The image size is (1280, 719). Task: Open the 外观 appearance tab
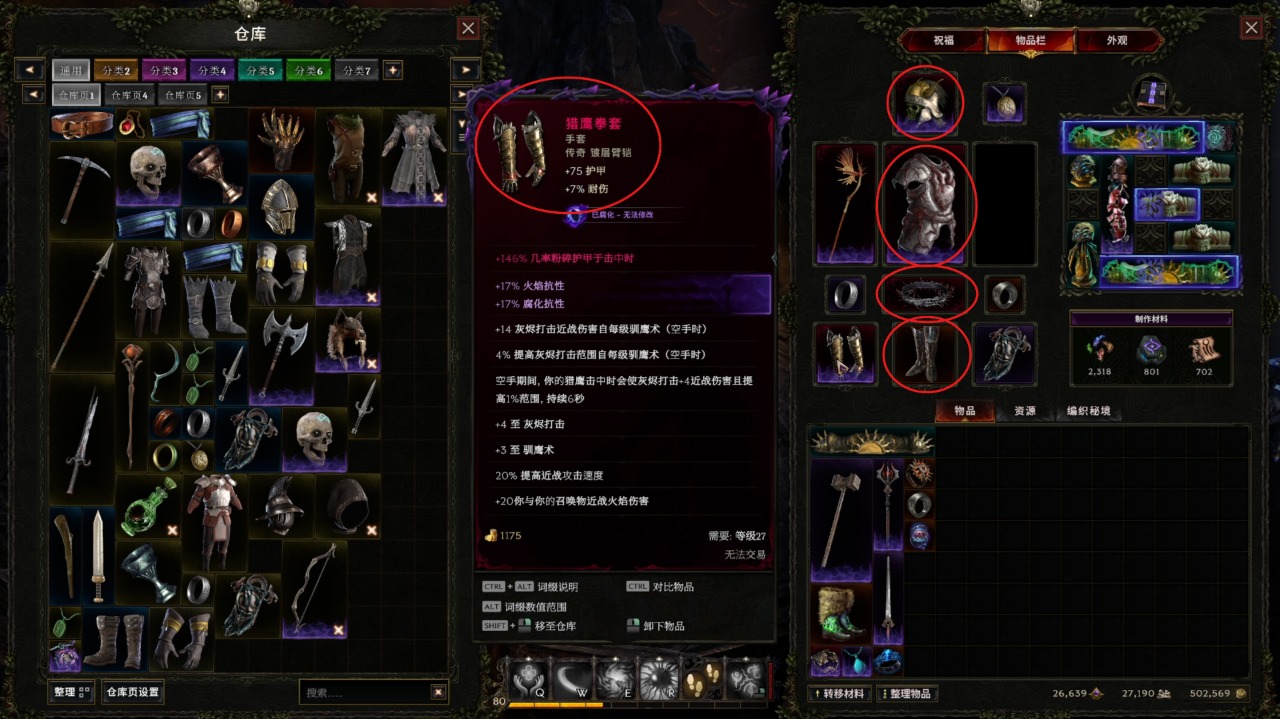click(x=1117, y=41)
